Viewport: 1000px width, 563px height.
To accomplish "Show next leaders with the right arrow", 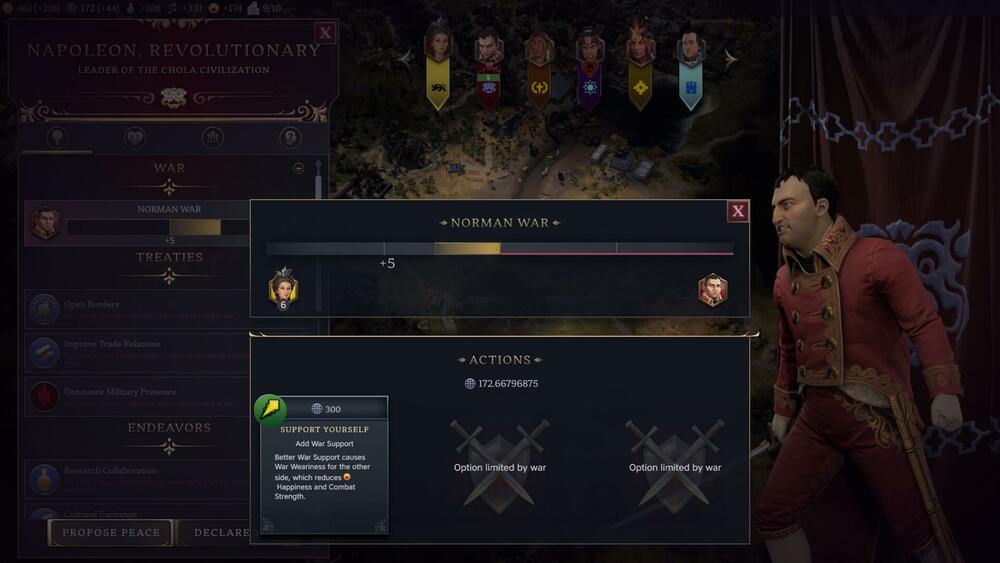I will [x=730, y=59].
